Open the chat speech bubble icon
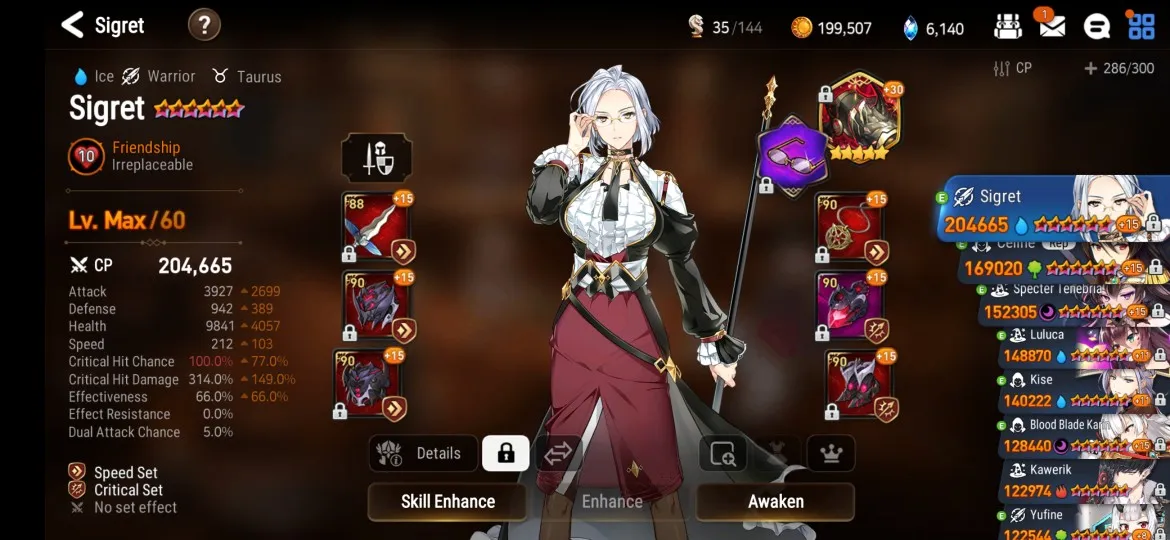The height and width of the screenshot is (540, 1170). [x=1097, y=26]
